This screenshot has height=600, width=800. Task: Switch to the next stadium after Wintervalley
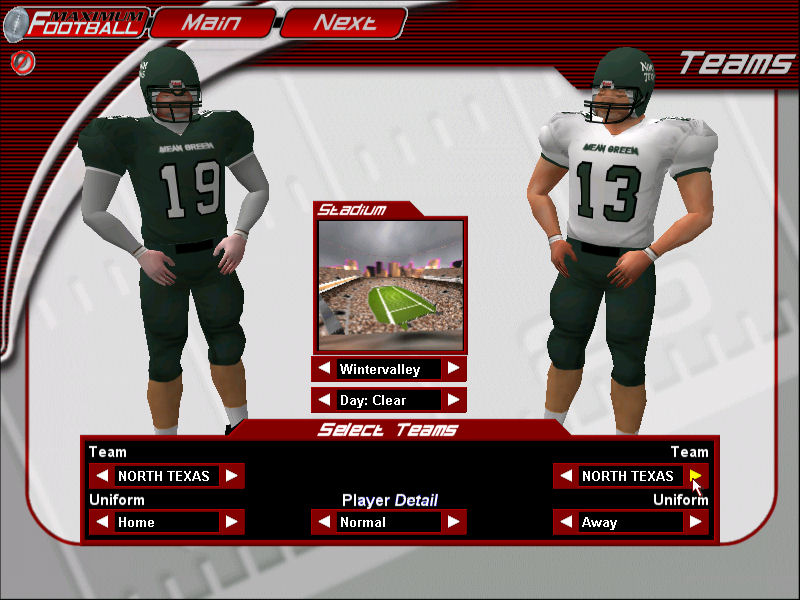pyautogui.click(x=454, y=369)
